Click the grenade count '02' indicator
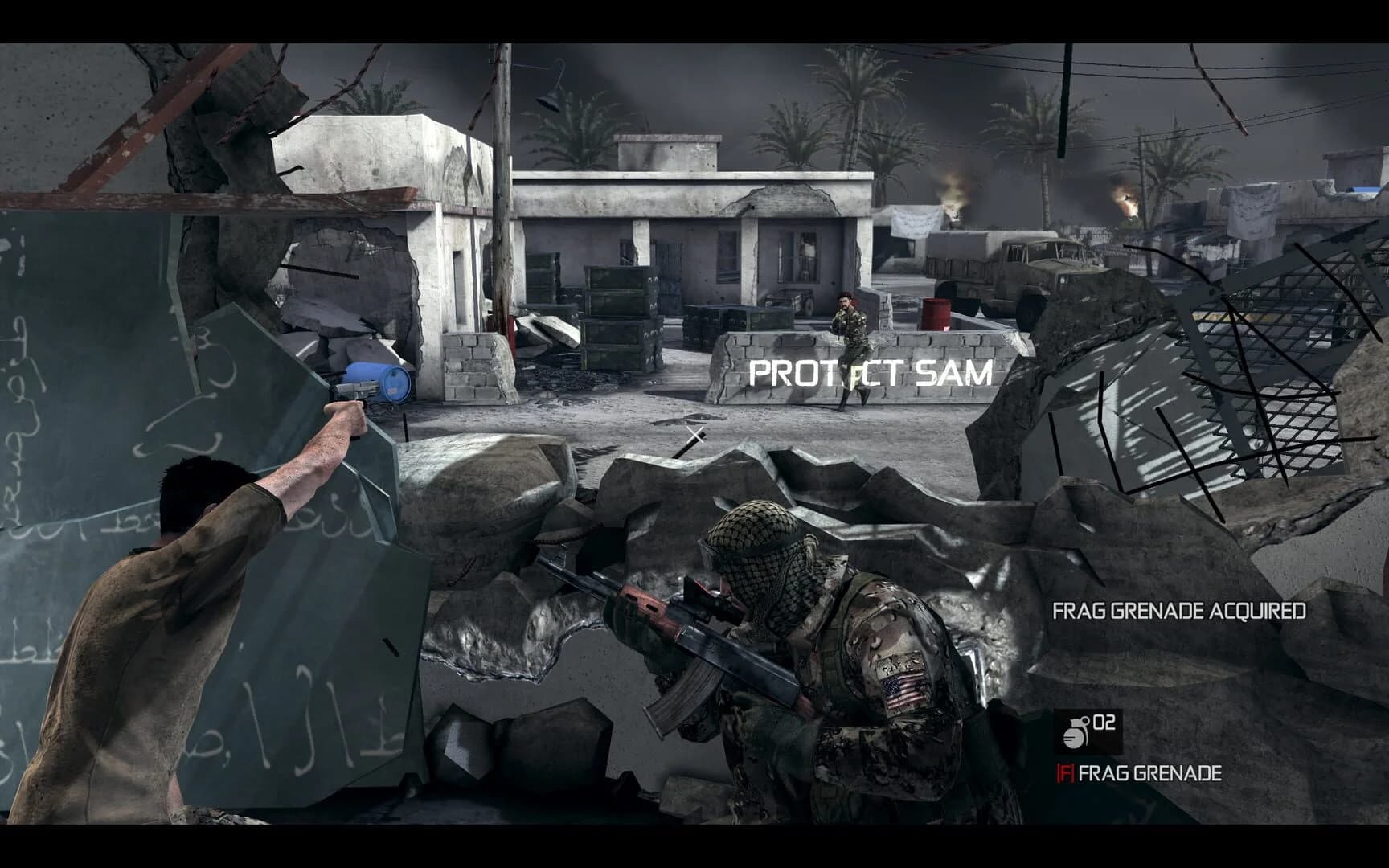The image size is (1389, 868). (1105, 723)
